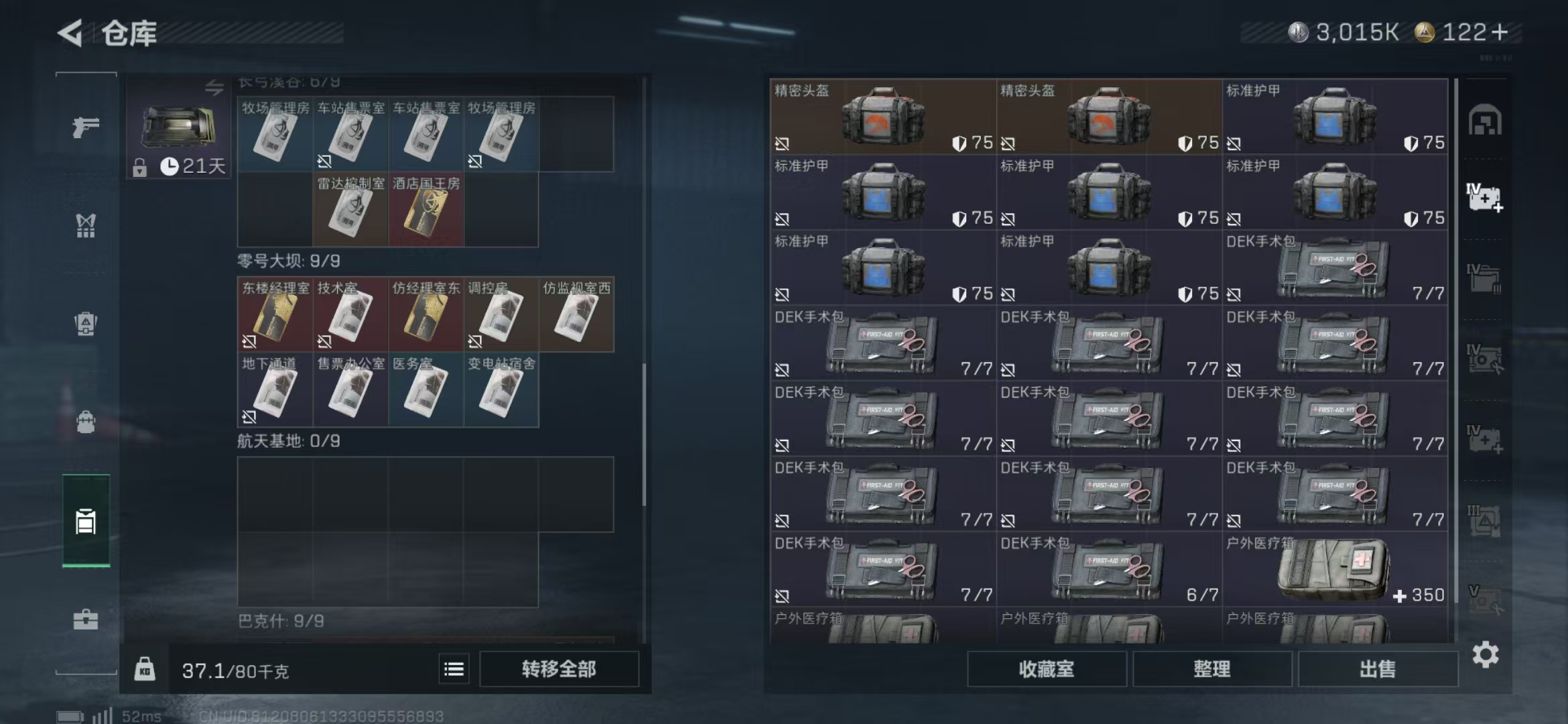Select the DEK手术包 with 6/7 uses
Image resolution: width=1568 pixels, height=724 pixels.
pyautogui.click(x=1109, y=570)
